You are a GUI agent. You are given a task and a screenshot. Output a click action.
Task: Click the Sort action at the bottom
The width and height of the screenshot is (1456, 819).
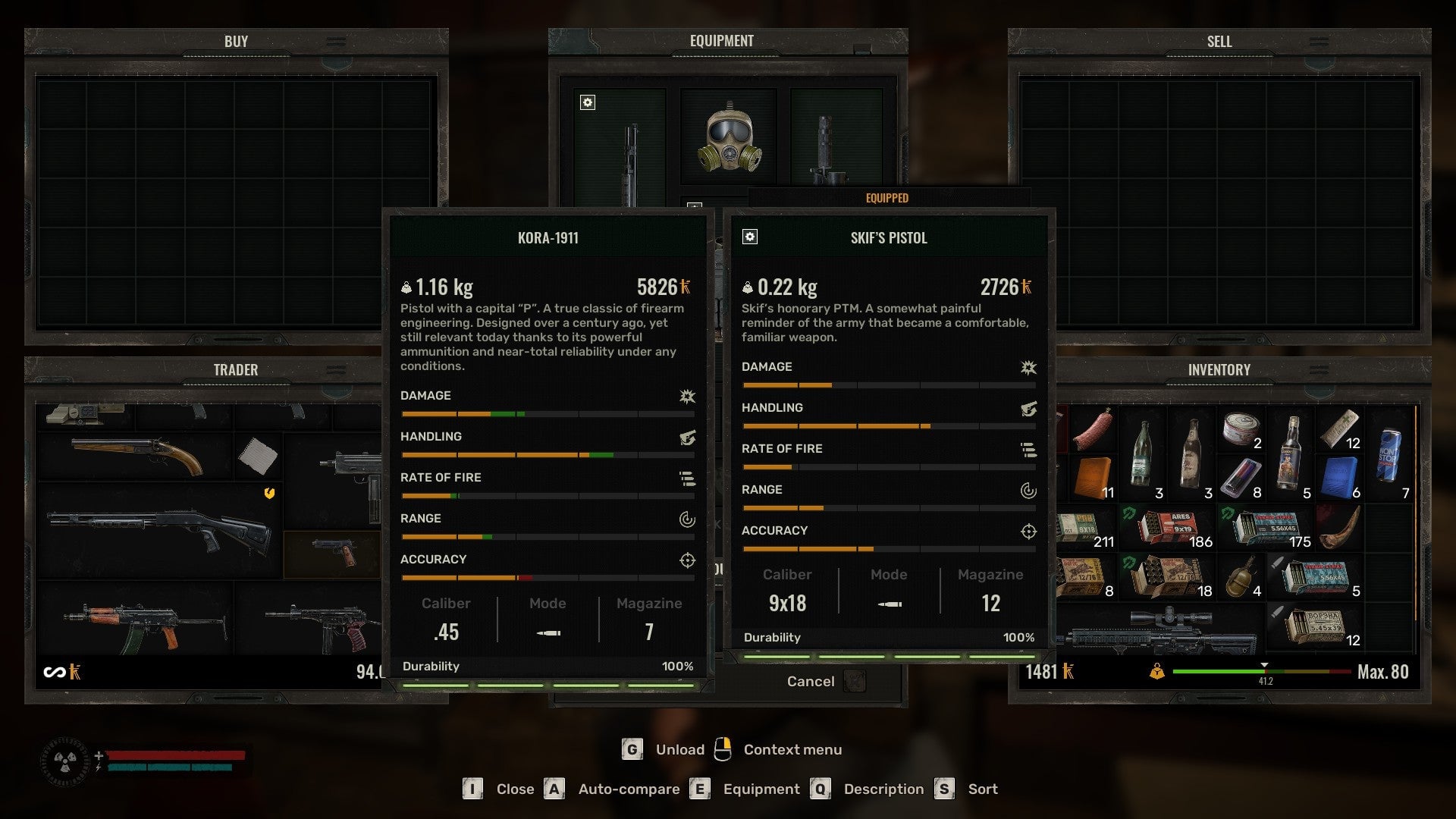tap(983, 789)
